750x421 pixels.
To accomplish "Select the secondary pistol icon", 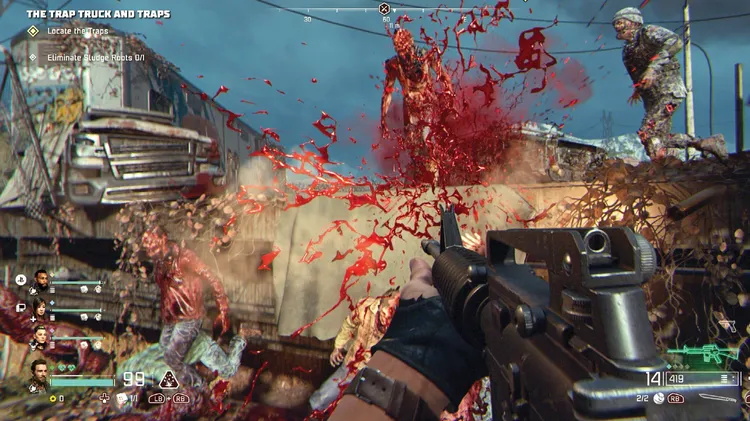I will pyautogui.click(x=729, y=327).
